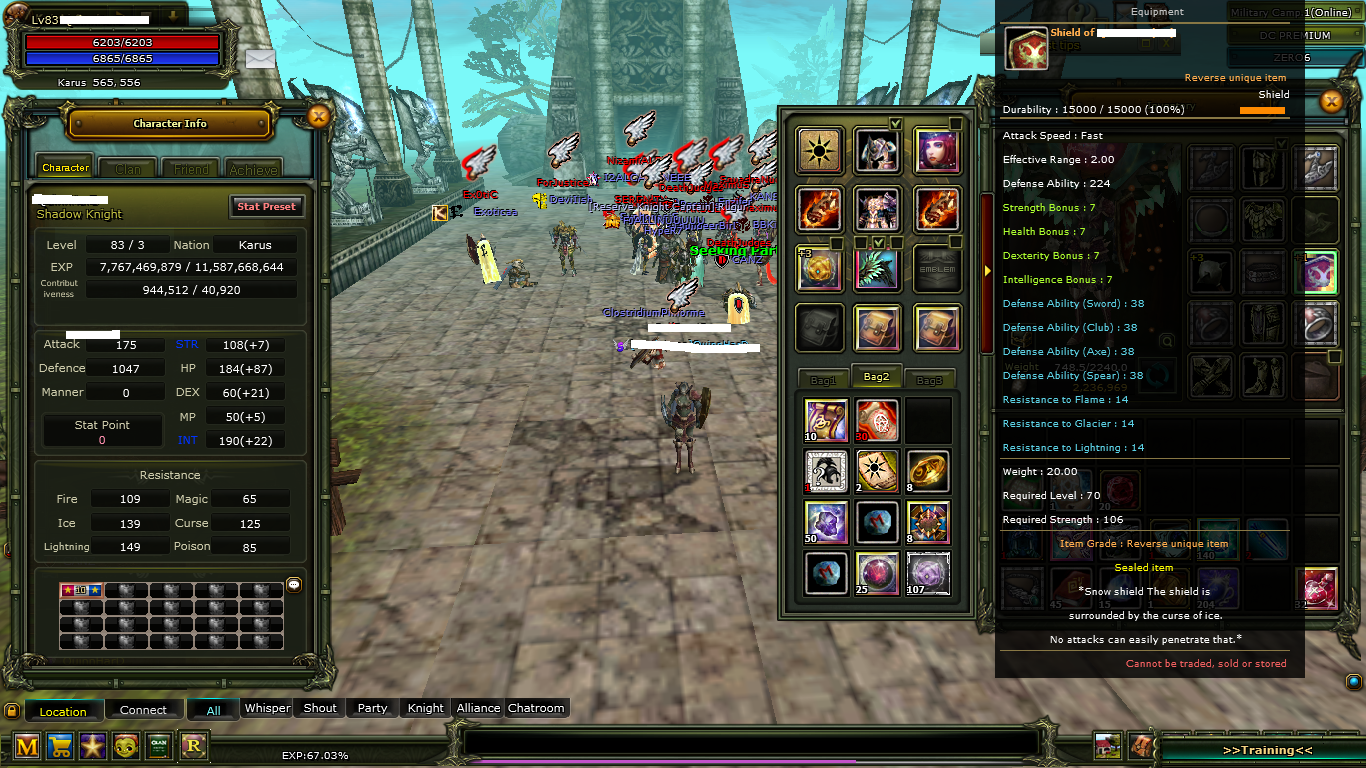The height and width of the screenshot is (768, 1366).
Task: Open the mail envelope icon
Action: point(260,59)
